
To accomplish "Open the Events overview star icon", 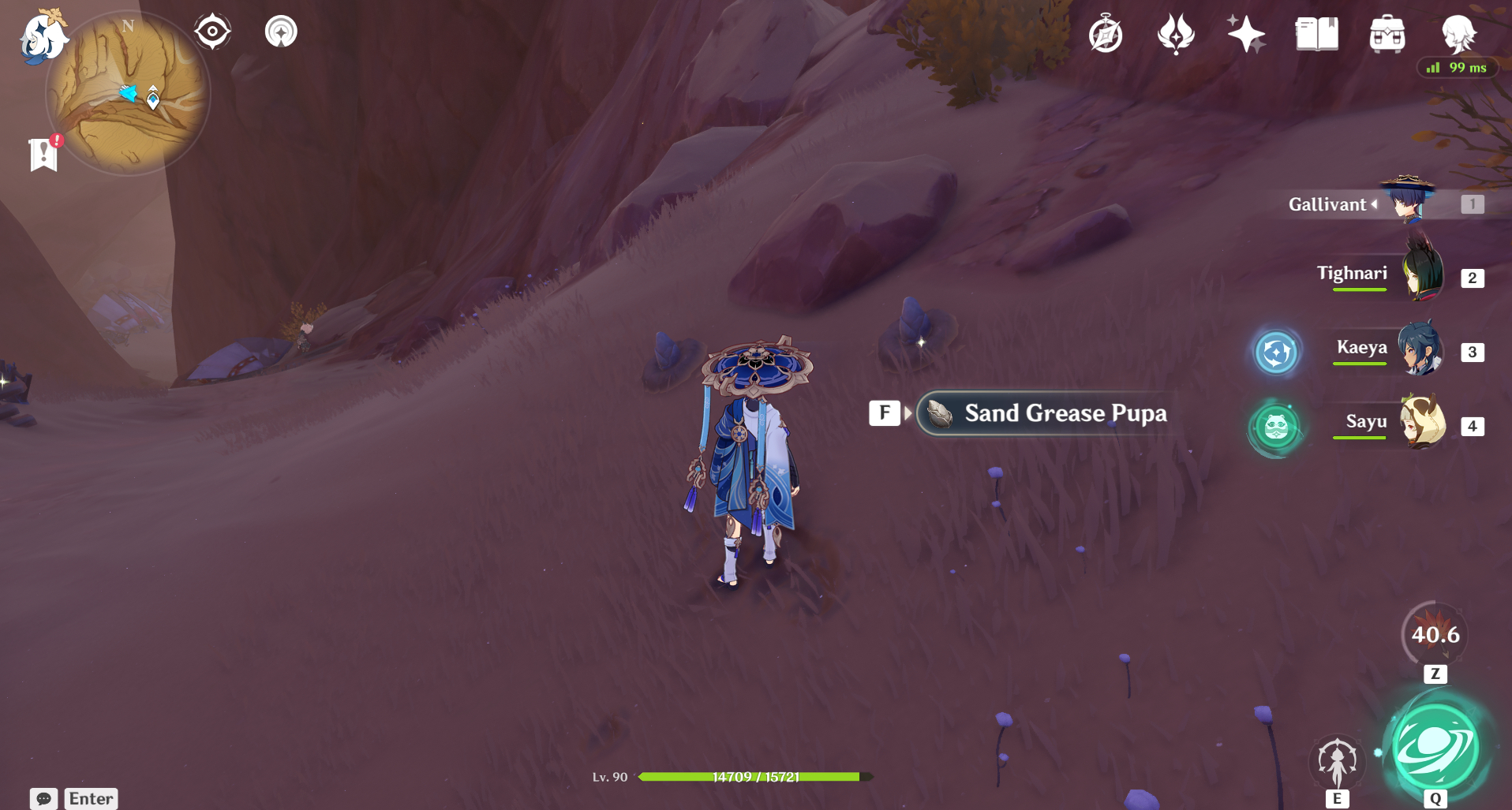I will 1247,33.
